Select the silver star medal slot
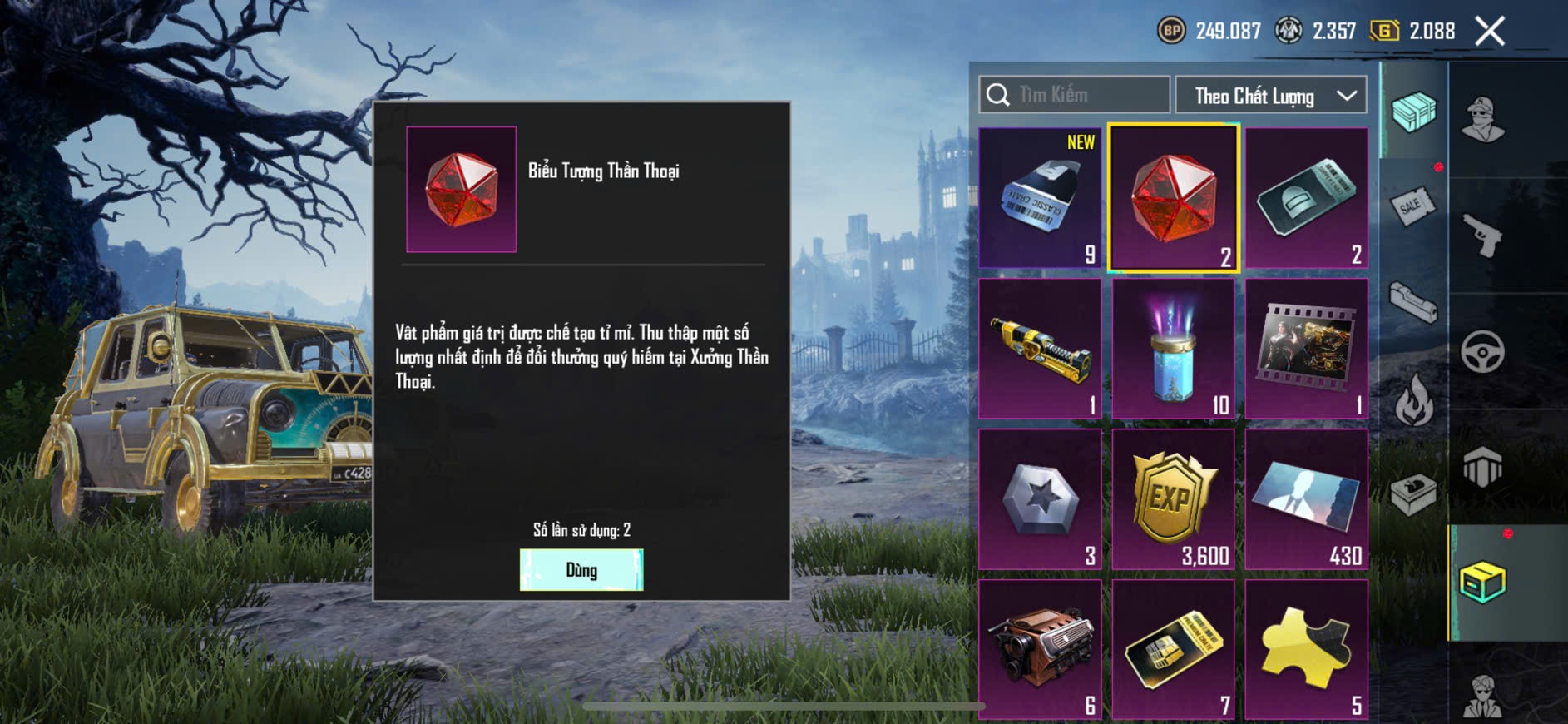1568x724 pixels. (x=1040, y=499)
